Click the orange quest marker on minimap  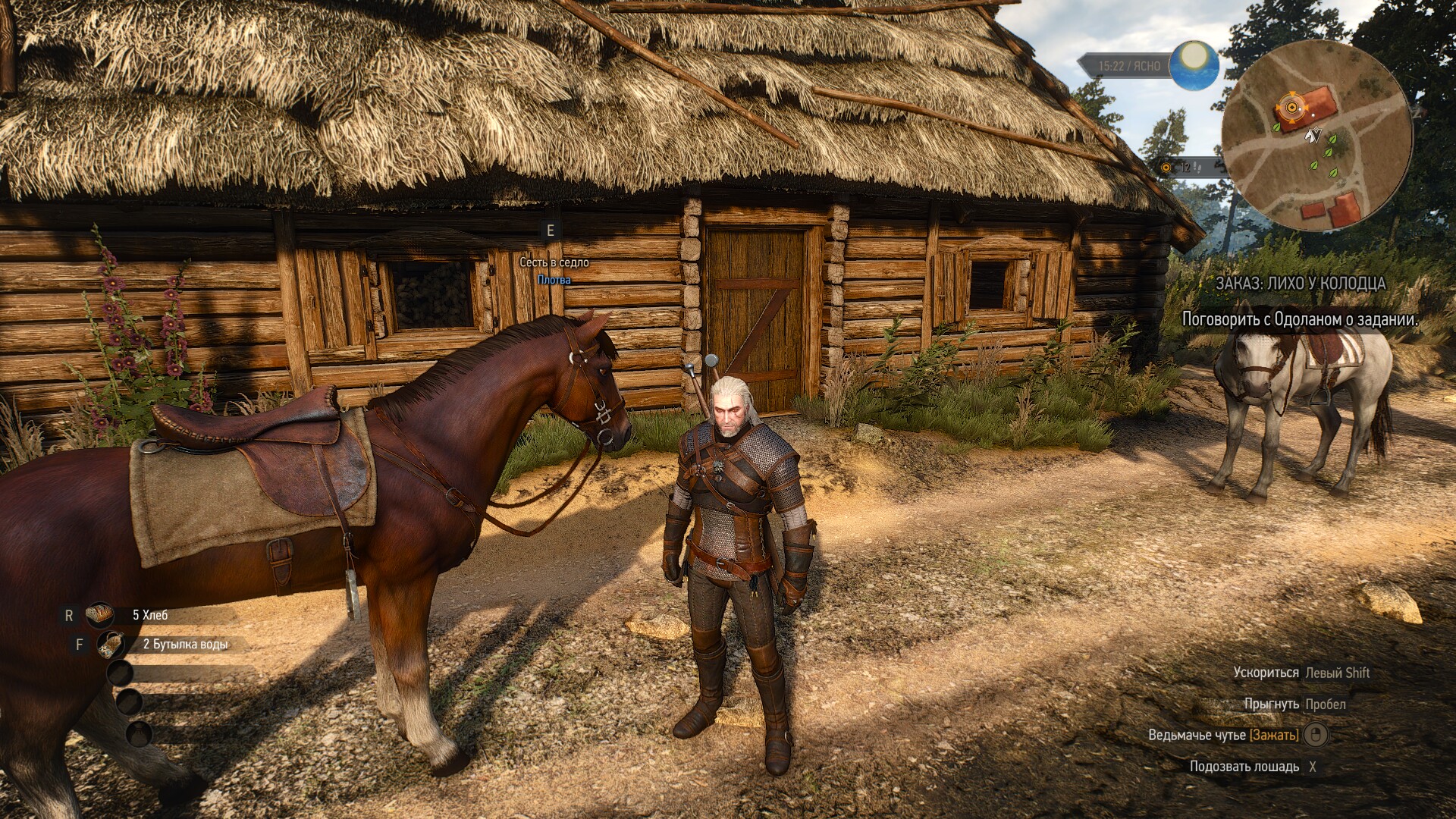pos(1289,108)
